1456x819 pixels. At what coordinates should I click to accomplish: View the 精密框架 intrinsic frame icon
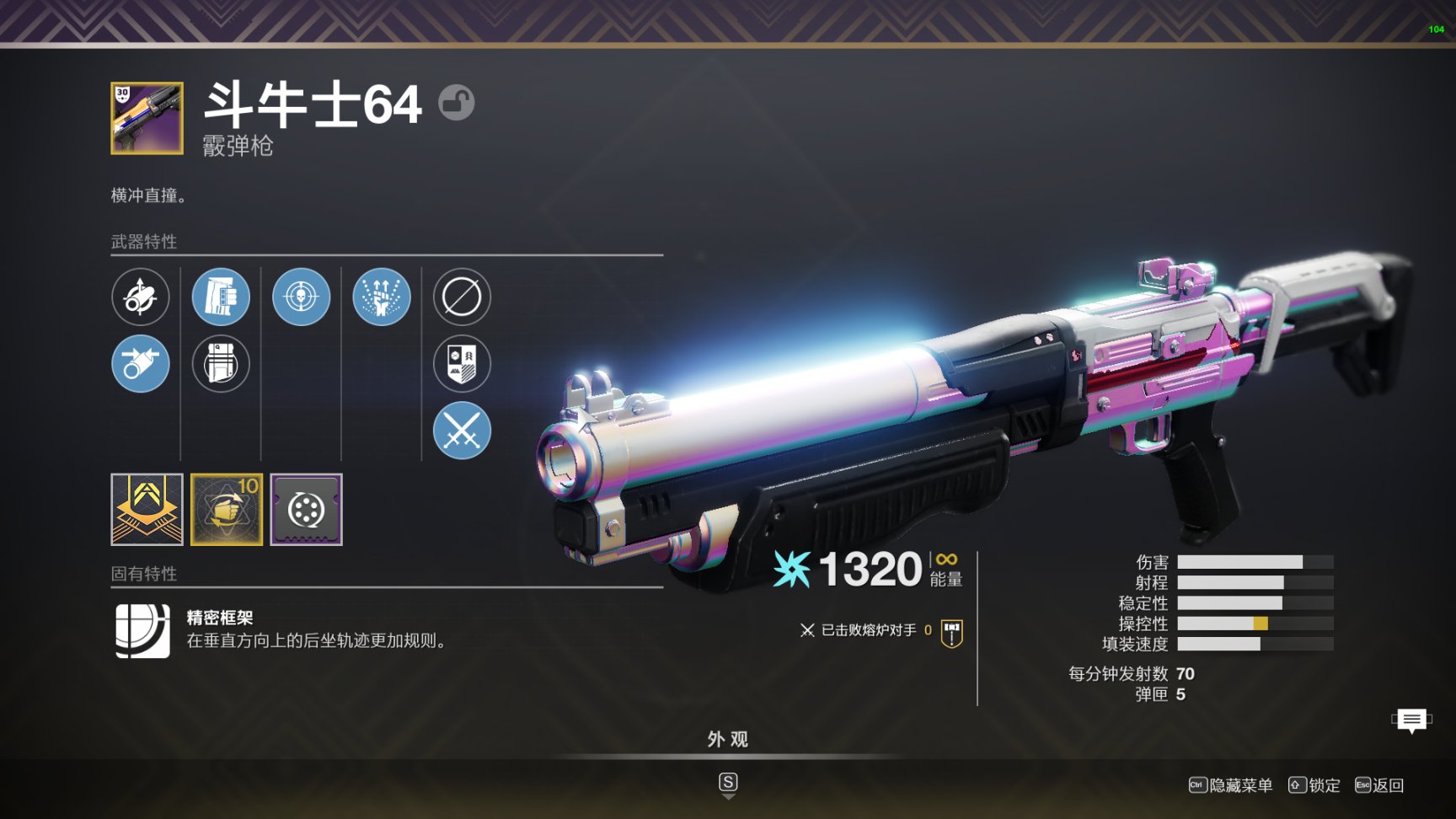tap(142, 630)
